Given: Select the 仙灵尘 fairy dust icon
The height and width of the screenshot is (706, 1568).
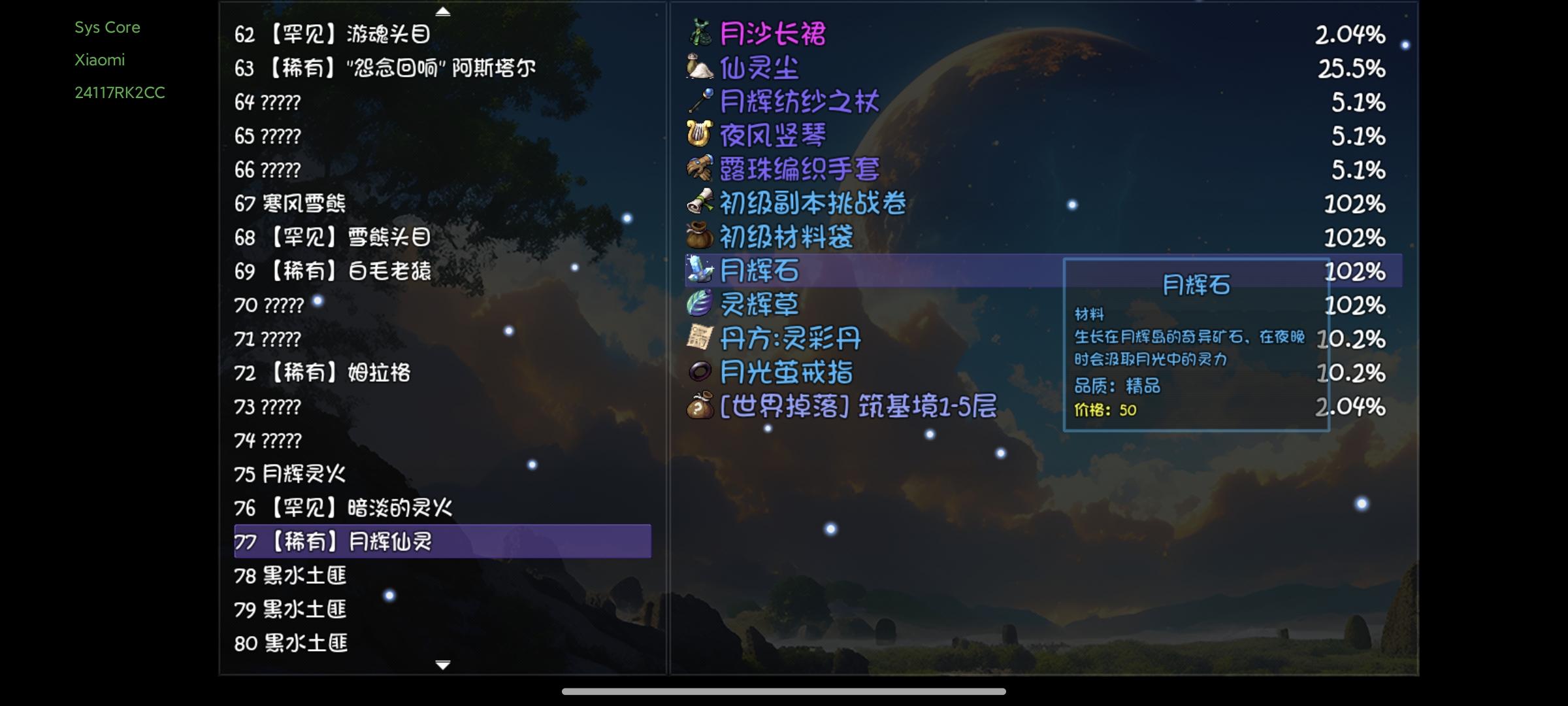Looking at the screenshot, I should click(698, 68).
